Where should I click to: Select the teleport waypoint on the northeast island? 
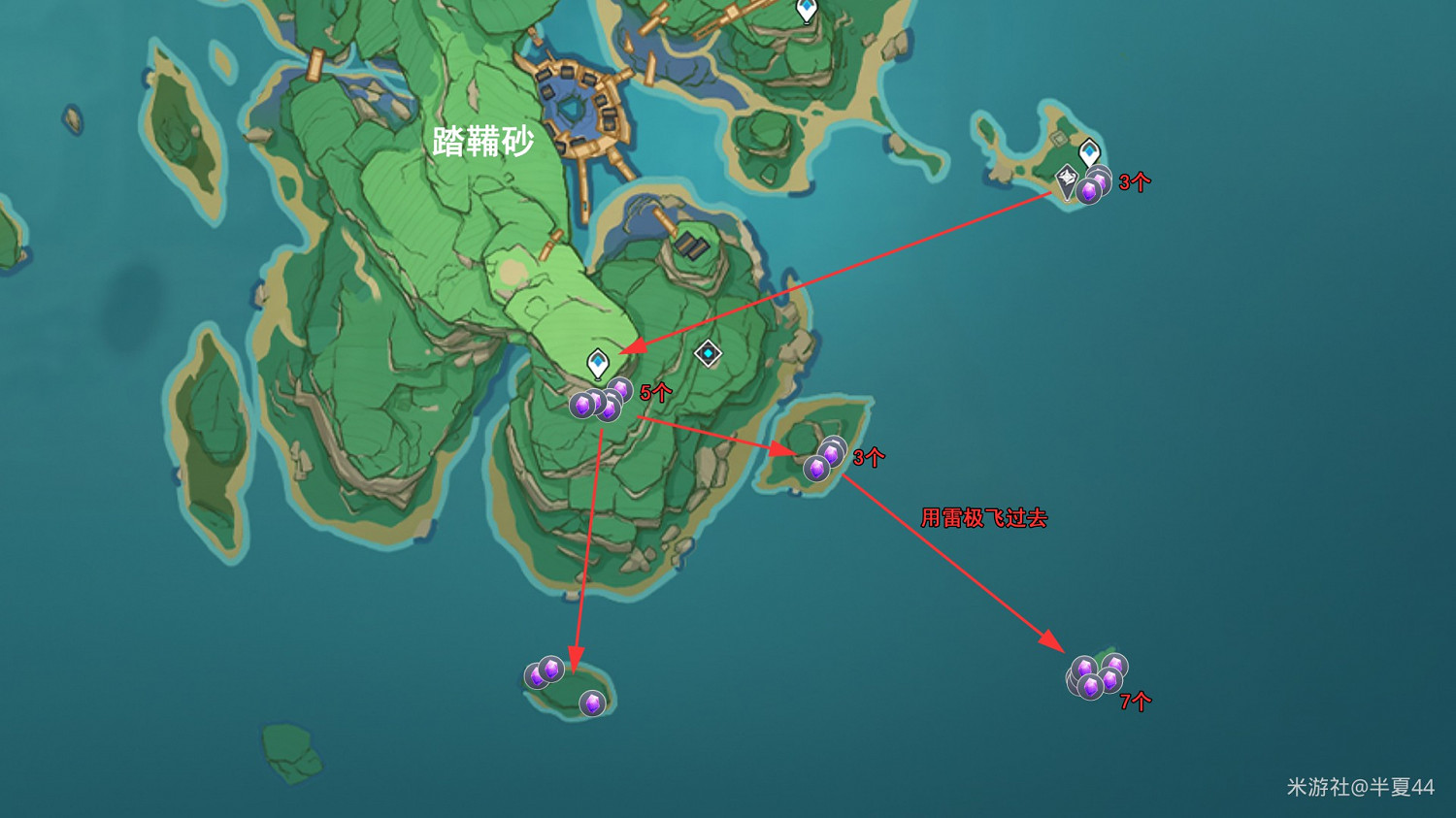tap(1089, 153)
